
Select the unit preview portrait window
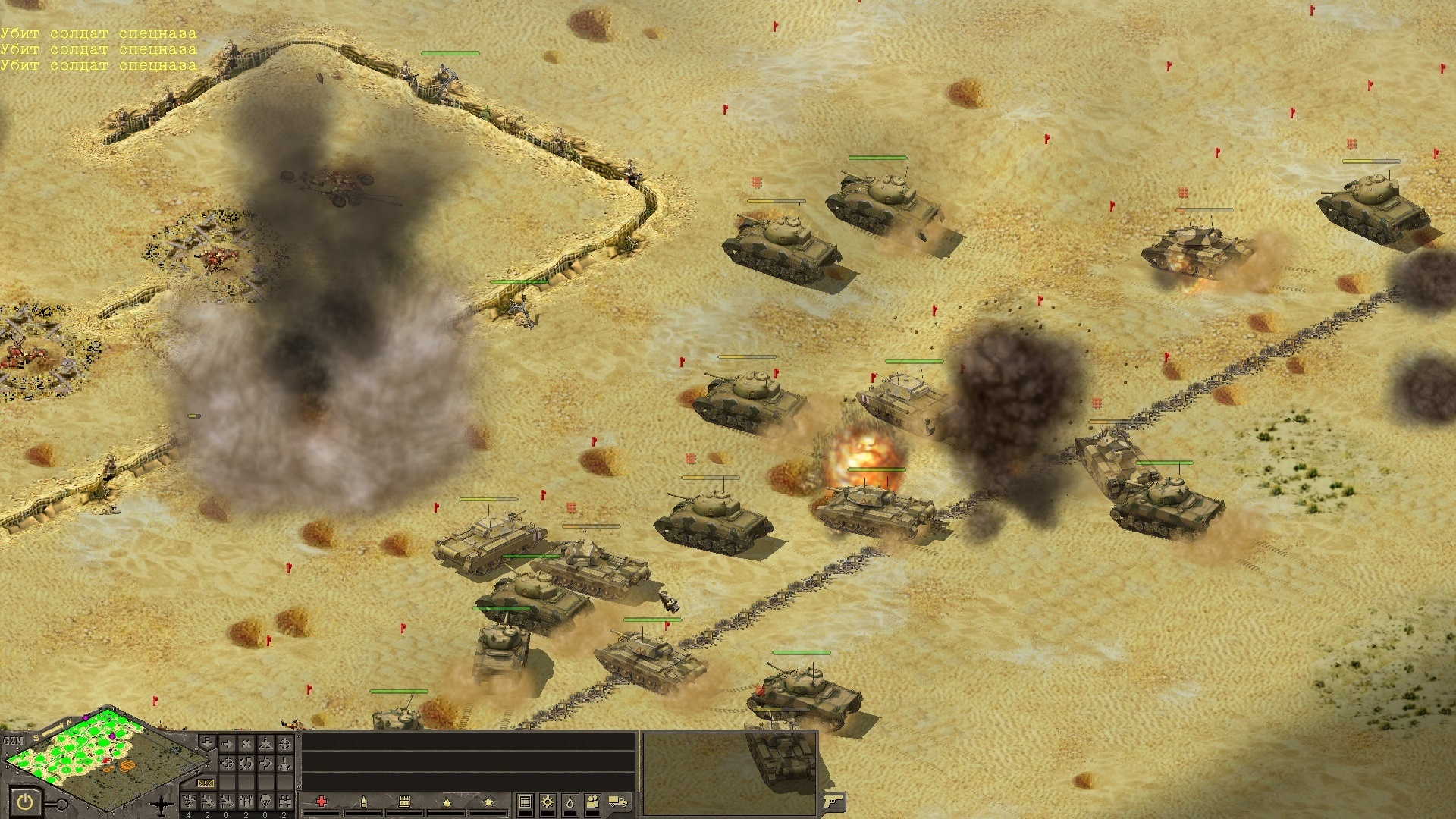(730, 771)
